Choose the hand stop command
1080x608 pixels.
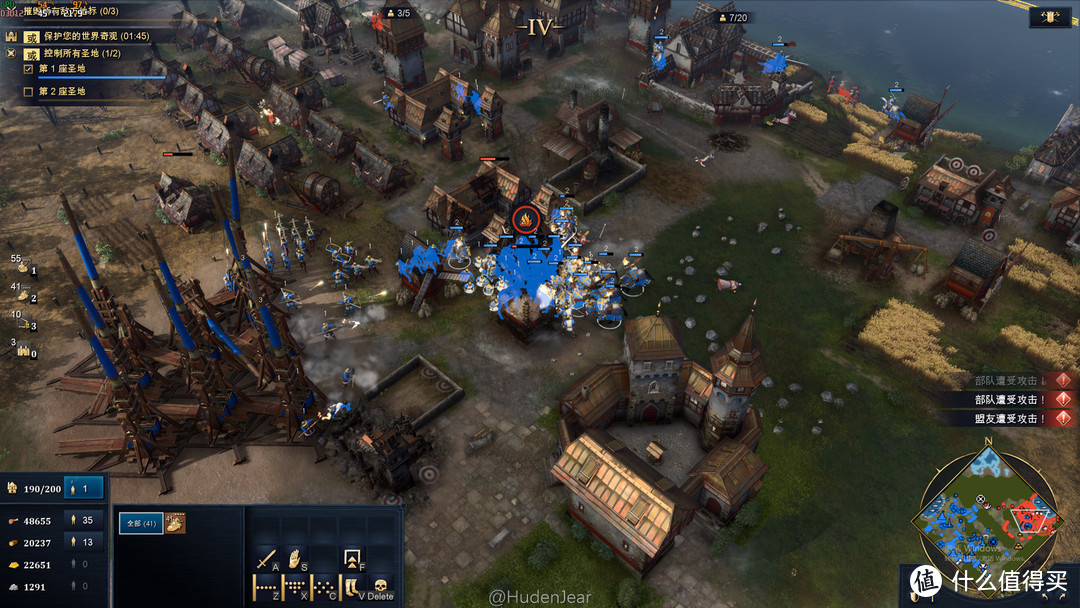(295, 558)
